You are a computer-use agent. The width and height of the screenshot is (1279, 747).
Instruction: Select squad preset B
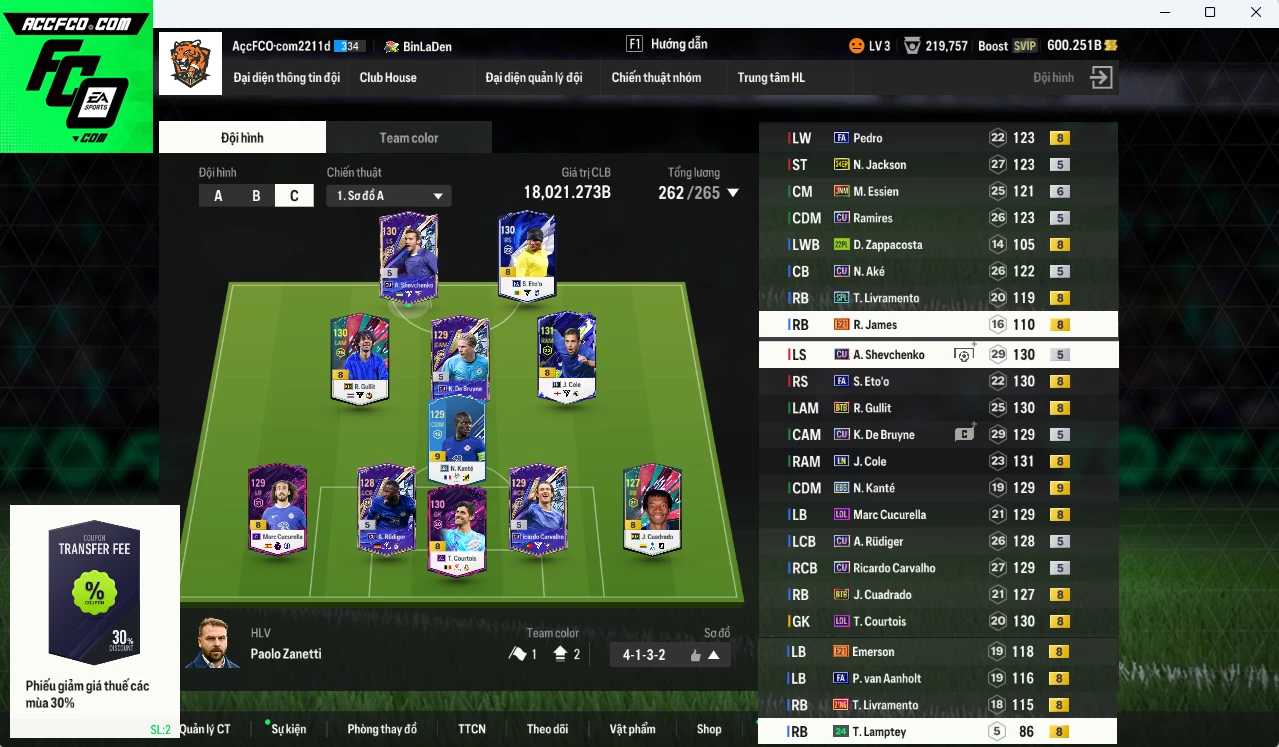256,196
